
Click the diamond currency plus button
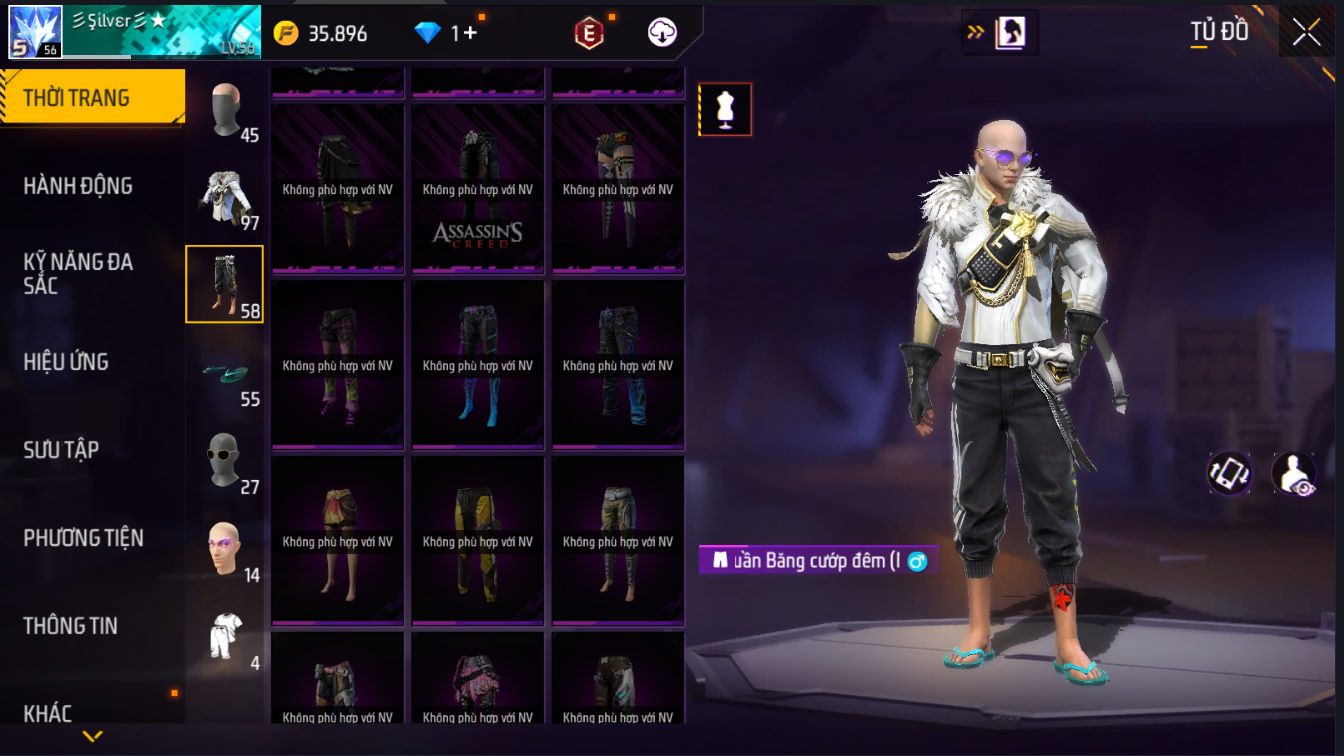pos(463,33)
